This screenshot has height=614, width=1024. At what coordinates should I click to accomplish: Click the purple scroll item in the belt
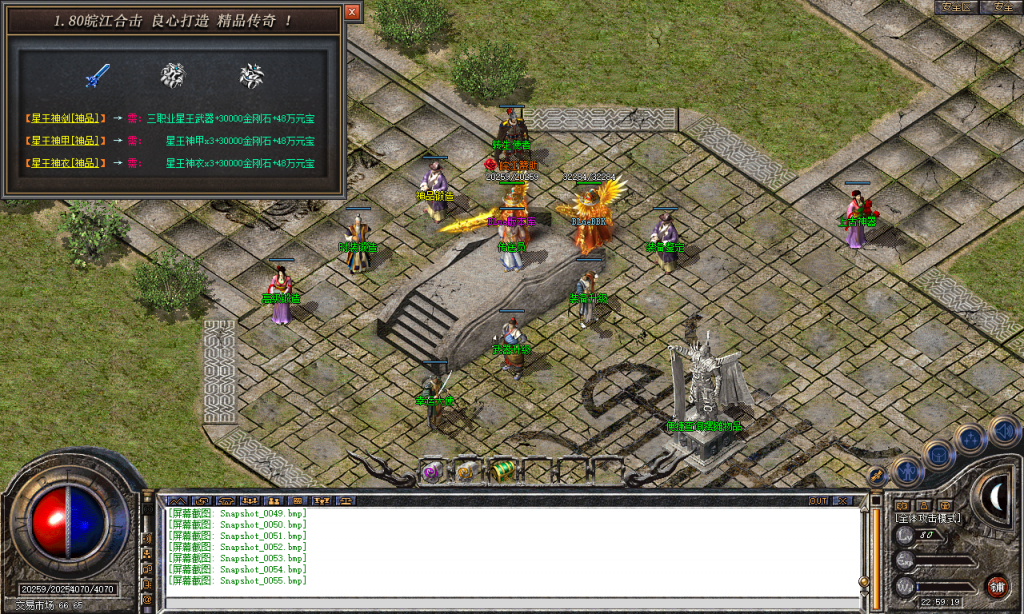tap(432, 472)
